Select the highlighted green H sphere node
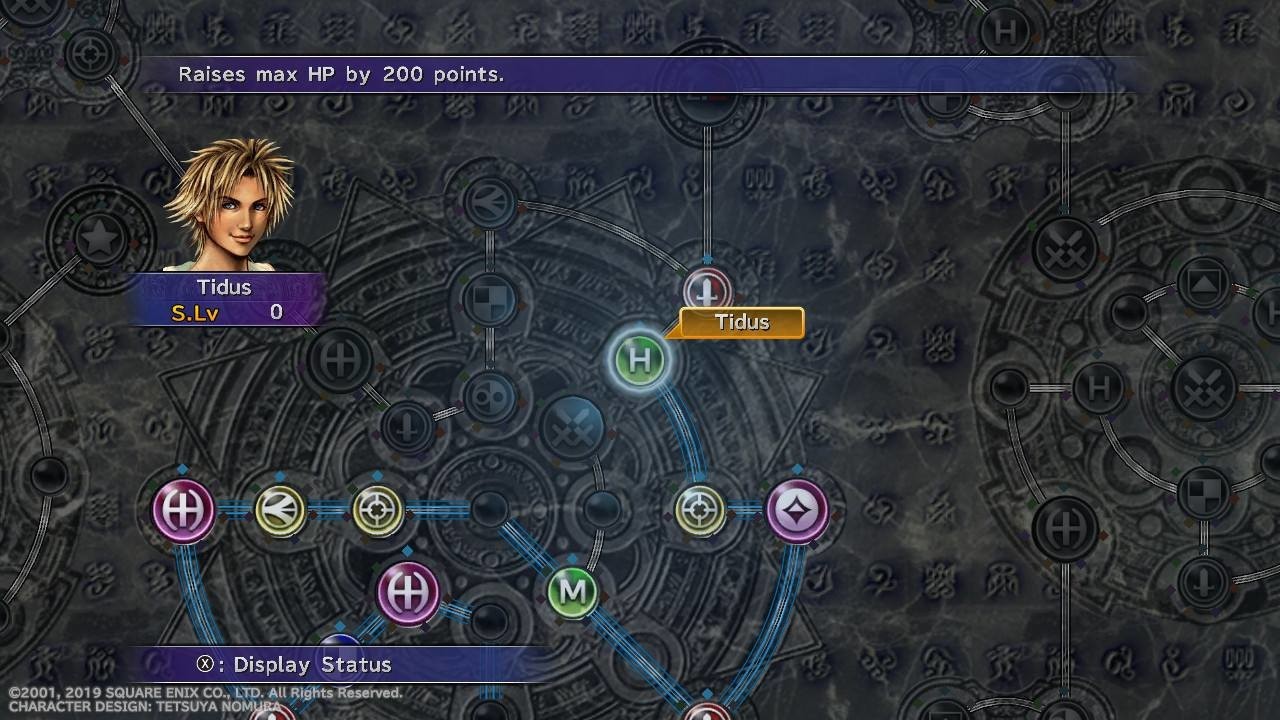Screen dimensions: 1280x720 640,360
